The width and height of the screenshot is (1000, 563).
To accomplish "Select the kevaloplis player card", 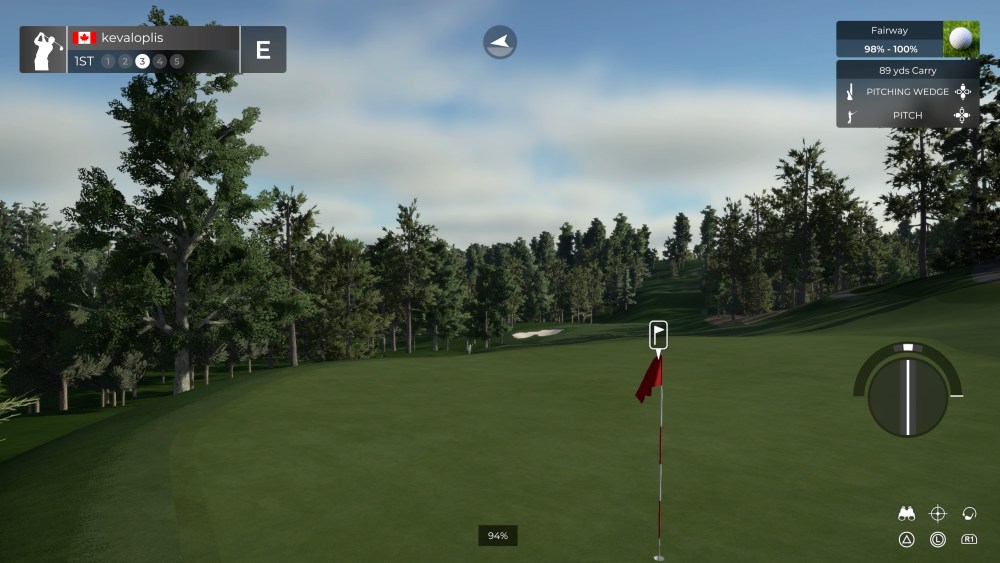I will click(x=154, y=49).
